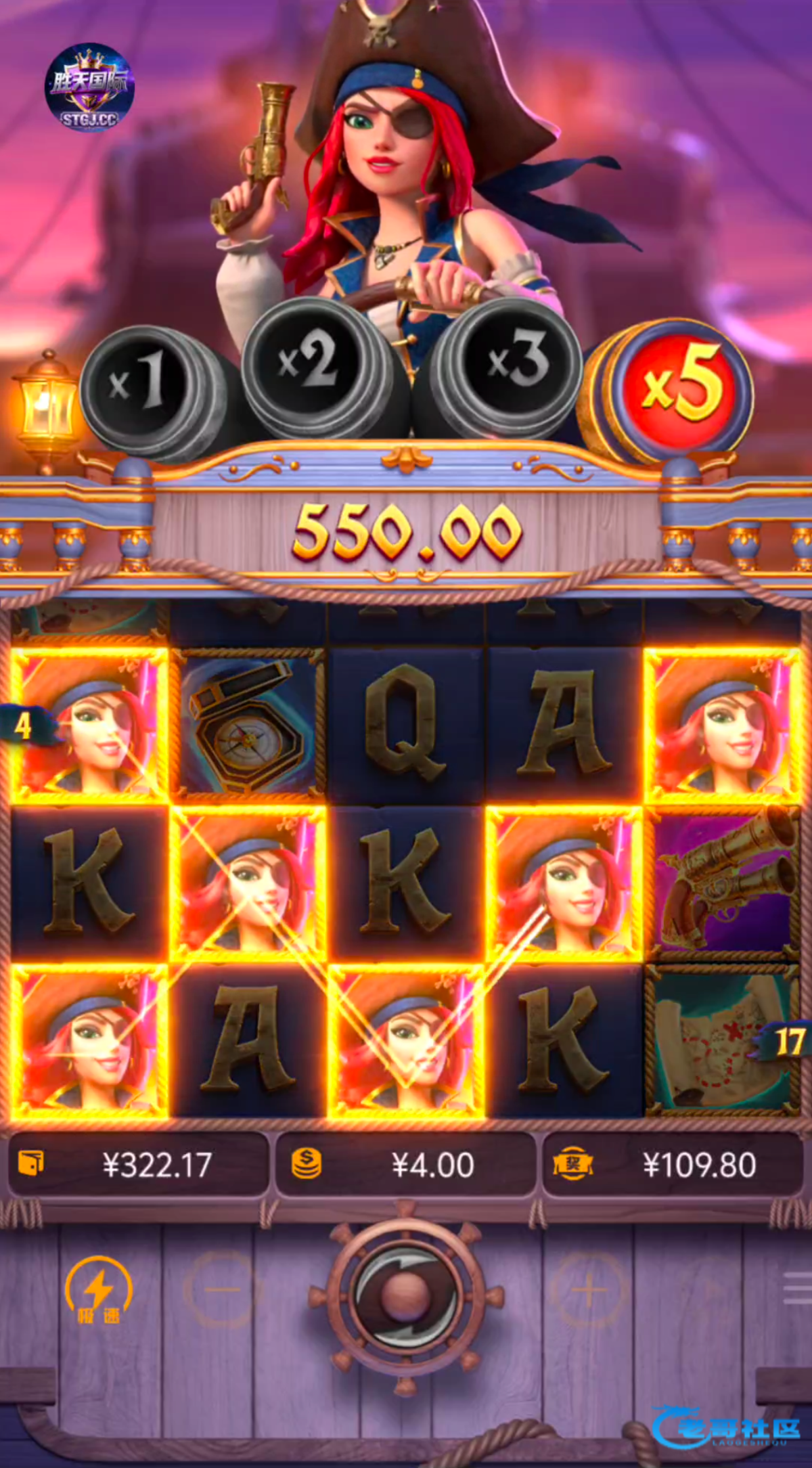Increase the bet with the plus button

tap(588, 1289)
